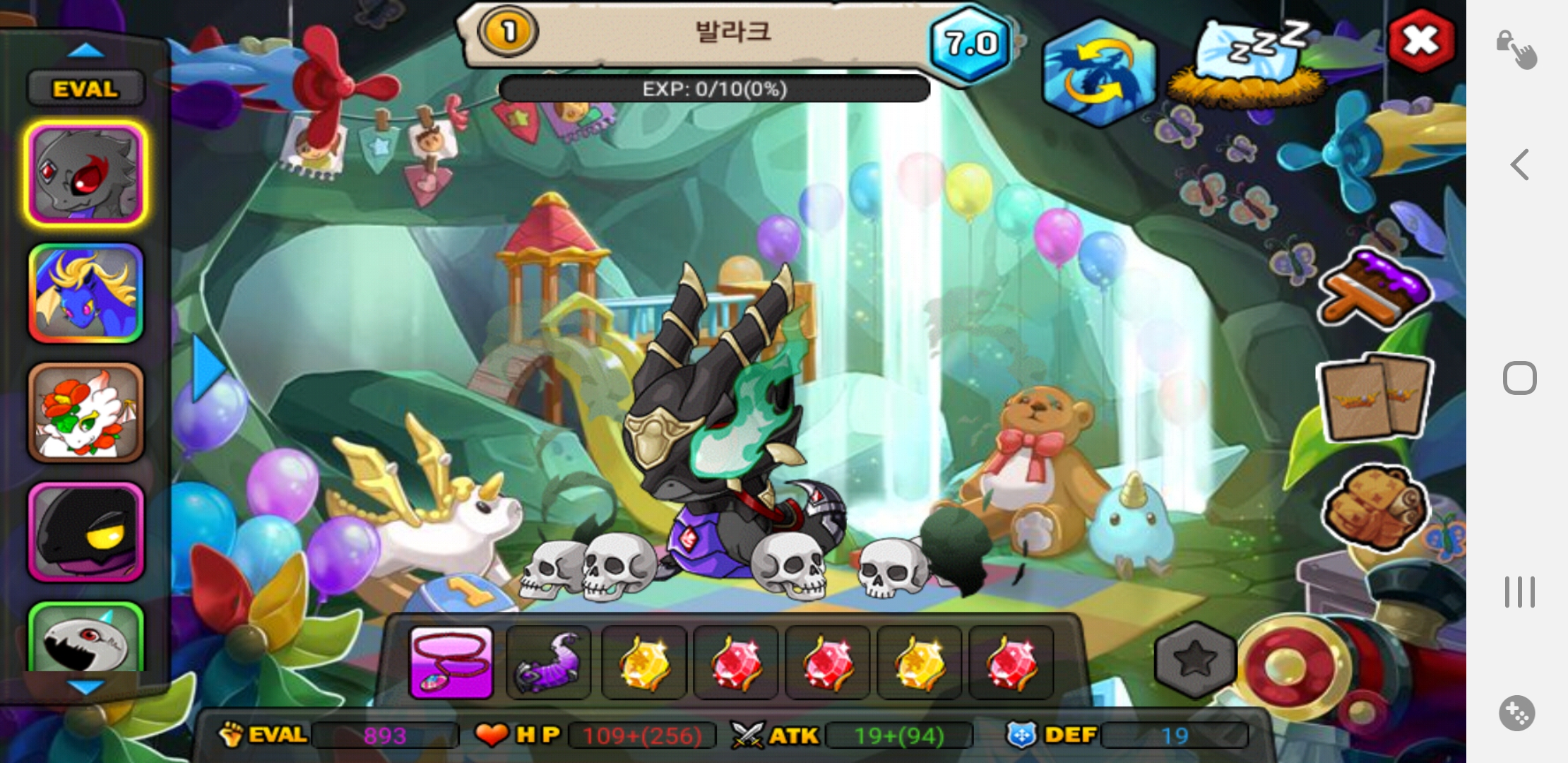Show more dragons with bottom arrow
Viewport: 1568px width, 763px height.
coord(85,686)
